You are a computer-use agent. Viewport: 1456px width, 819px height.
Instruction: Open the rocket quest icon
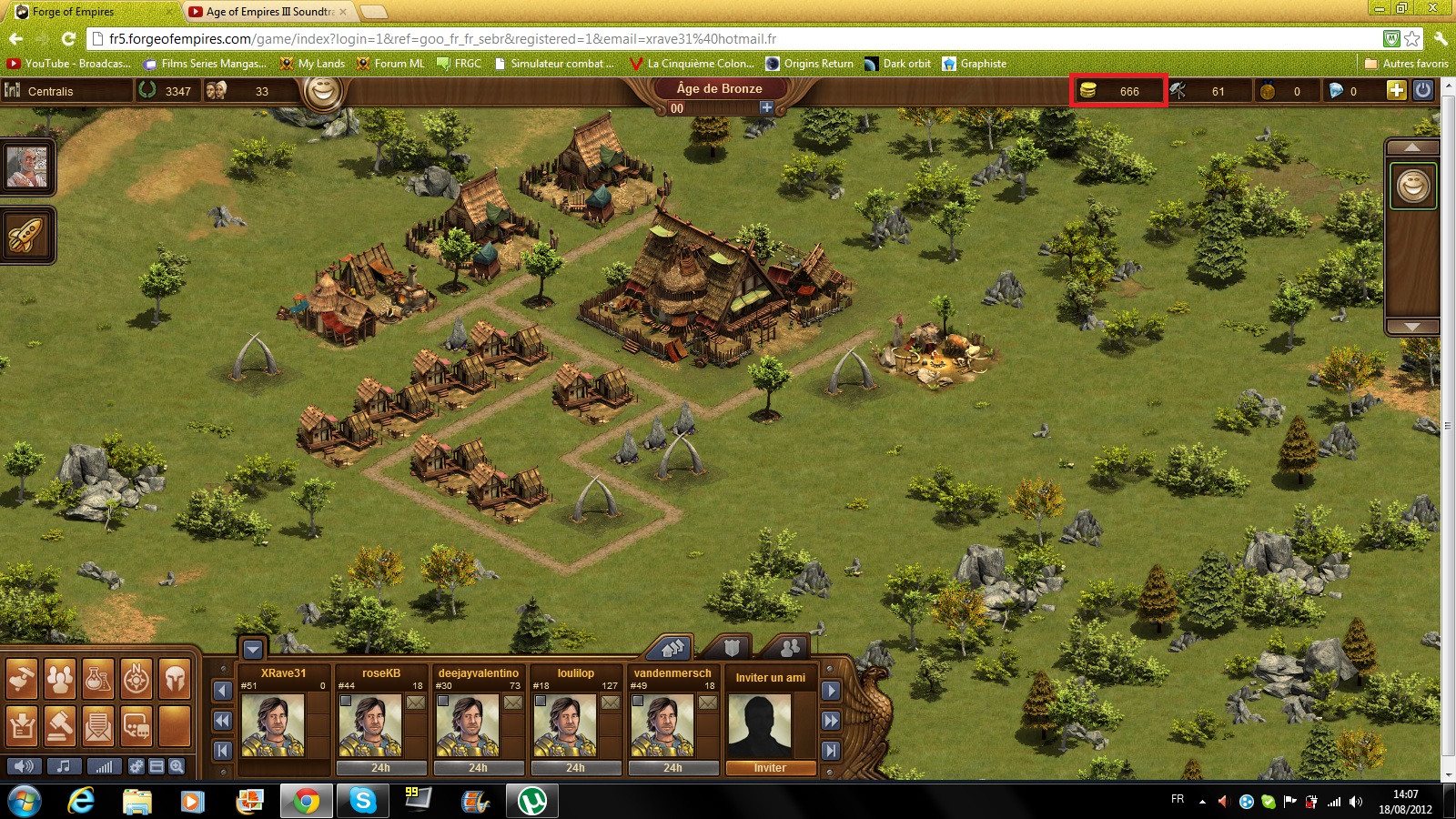click(x=26, y=235)
